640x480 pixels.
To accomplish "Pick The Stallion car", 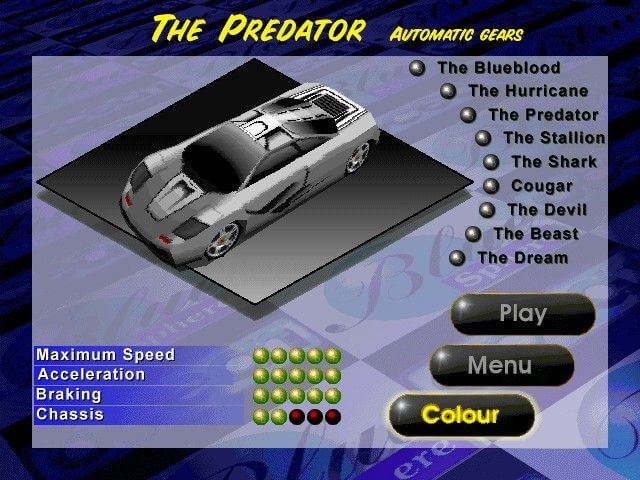I will coord(553,138).
